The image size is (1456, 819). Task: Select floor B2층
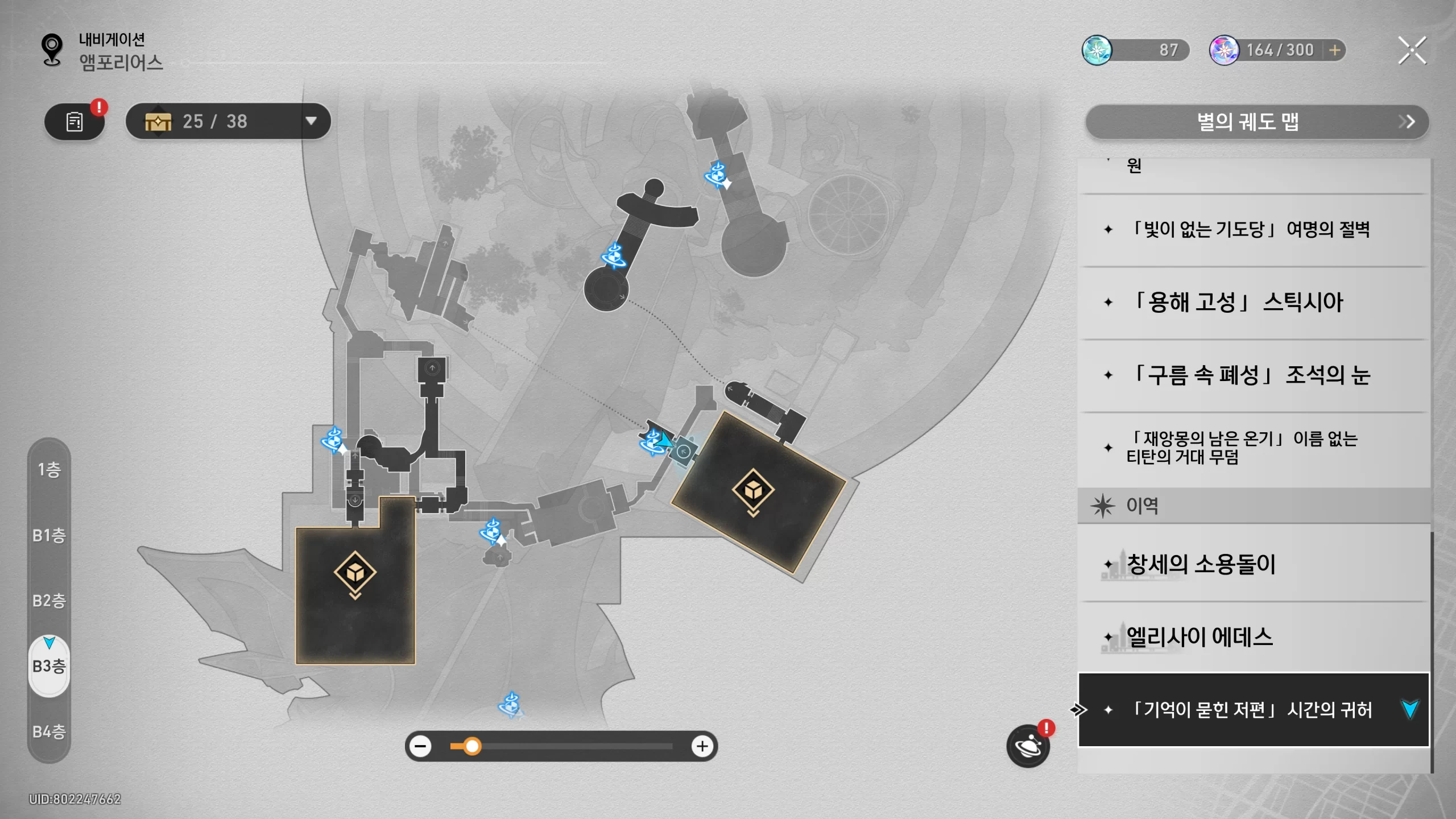49,601
